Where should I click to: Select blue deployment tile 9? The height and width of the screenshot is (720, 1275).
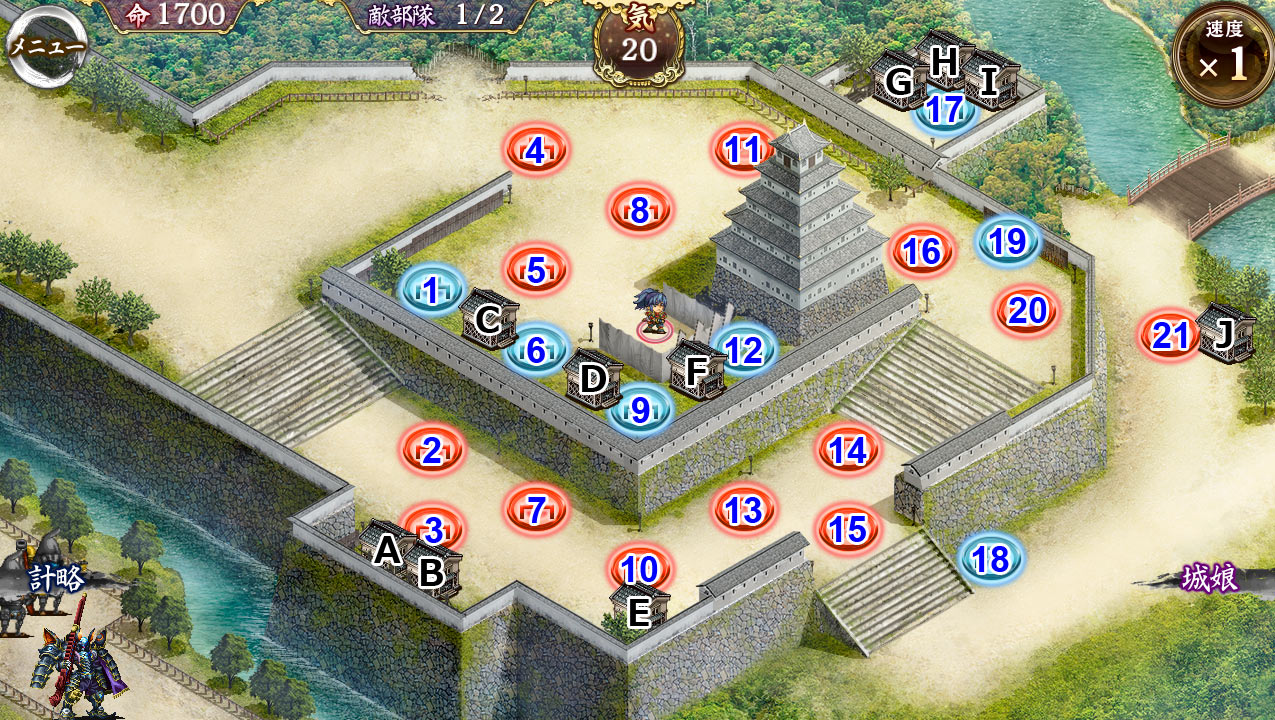pyautogui.click(x=640, y=408)
